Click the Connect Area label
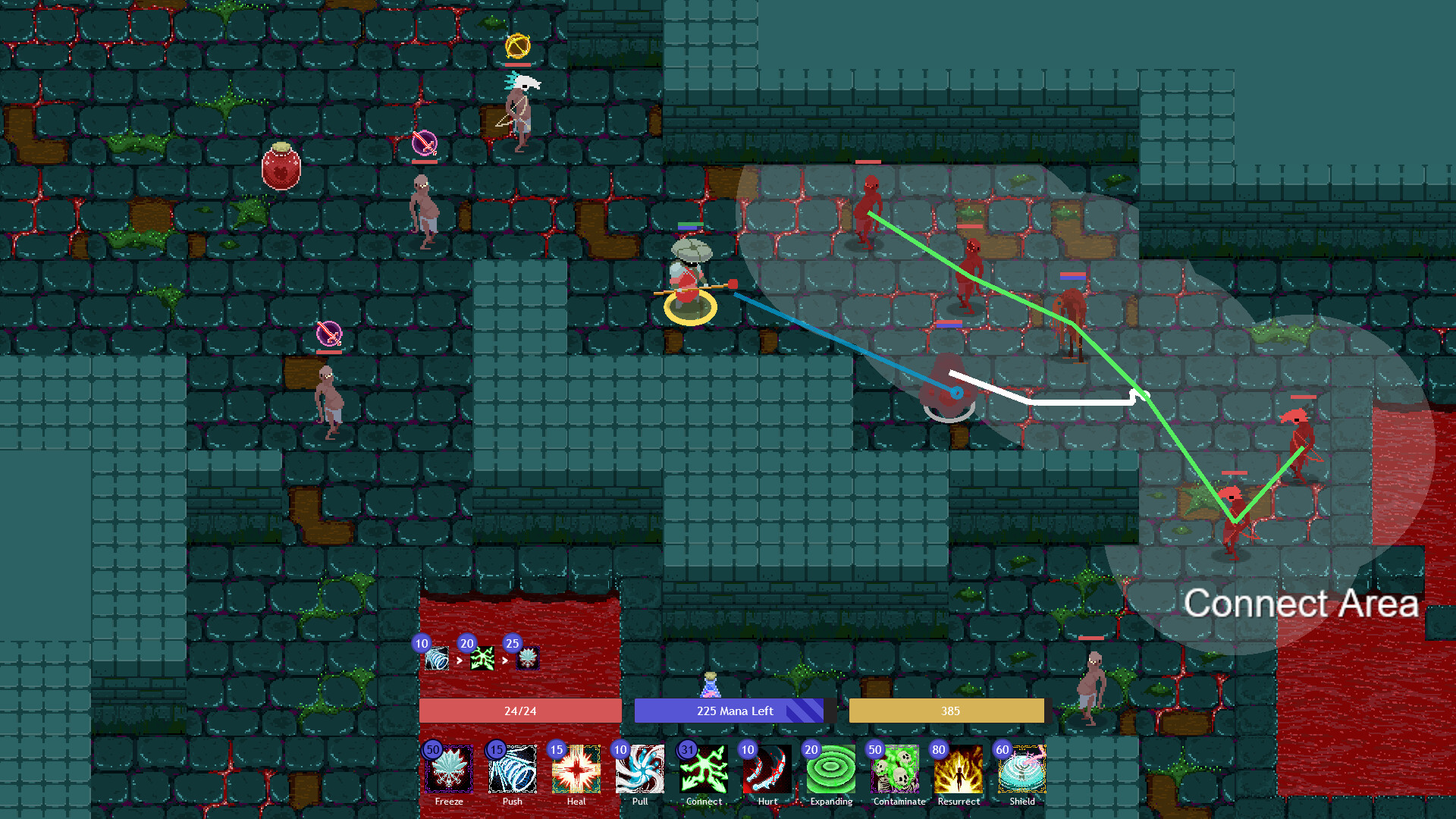The width and height of the screenshot is (1456, 819). click(x=1301, y=603)
